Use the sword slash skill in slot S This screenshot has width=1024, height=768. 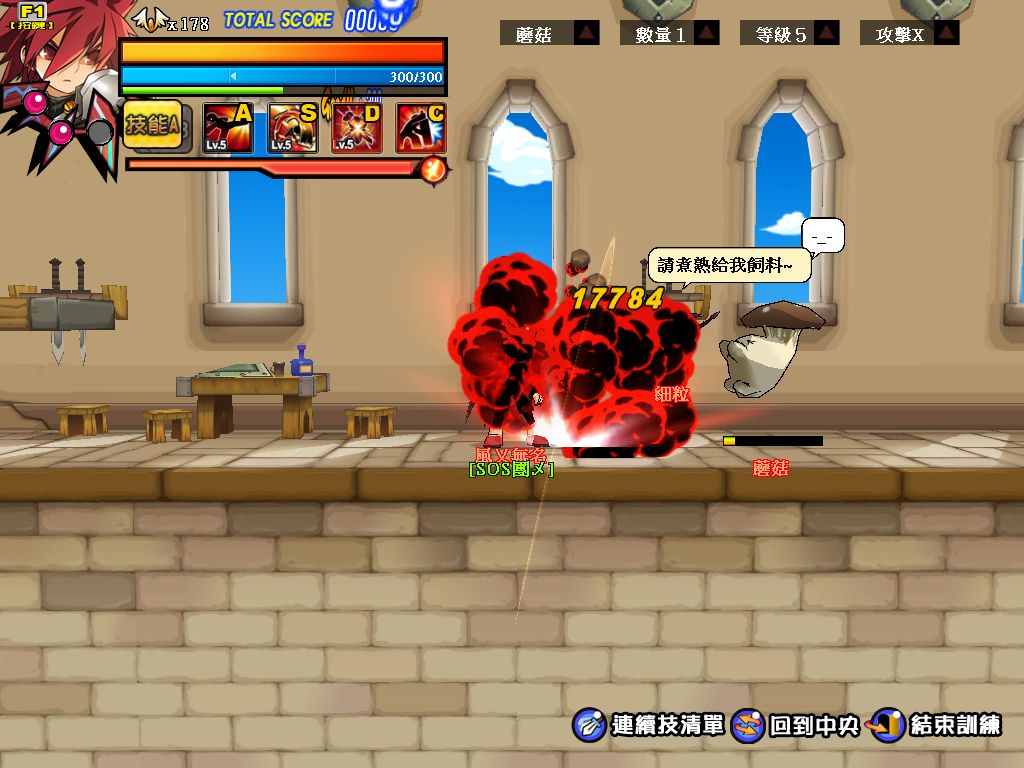(293, 129)
